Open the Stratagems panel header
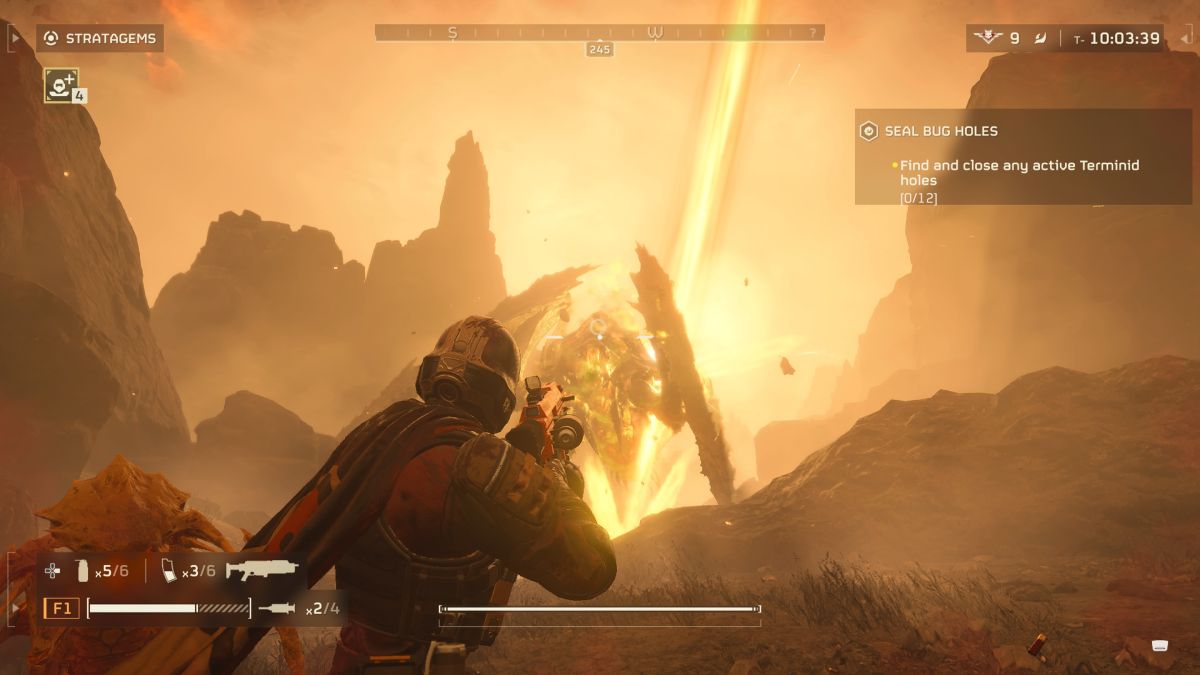 pyautogui.click(x=101, y=39)
